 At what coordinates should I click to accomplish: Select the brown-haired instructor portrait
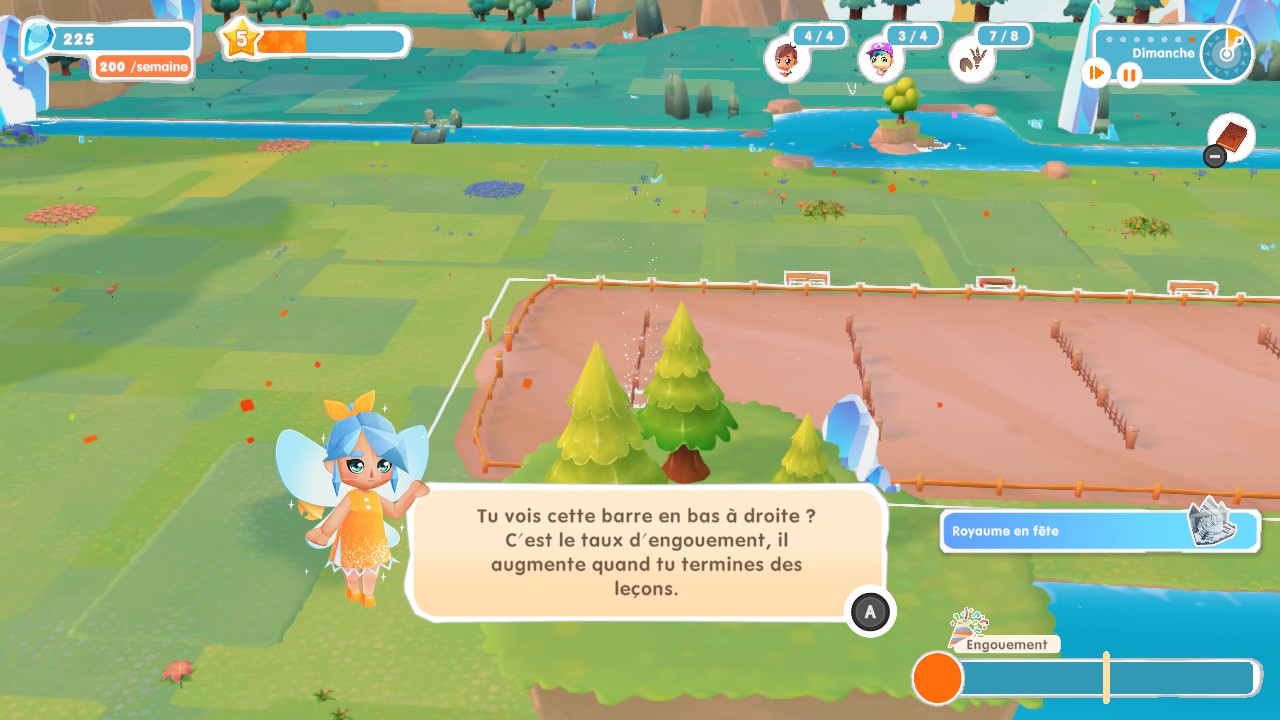[x=787, y=59]
